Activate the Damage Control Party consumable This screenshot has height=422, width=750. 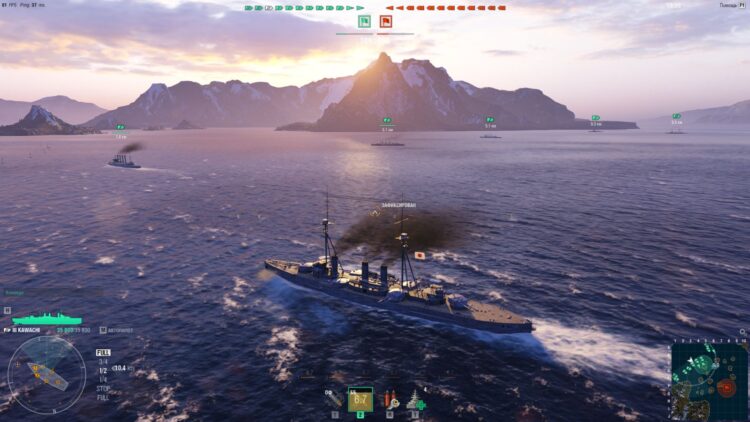click(389, 399)
